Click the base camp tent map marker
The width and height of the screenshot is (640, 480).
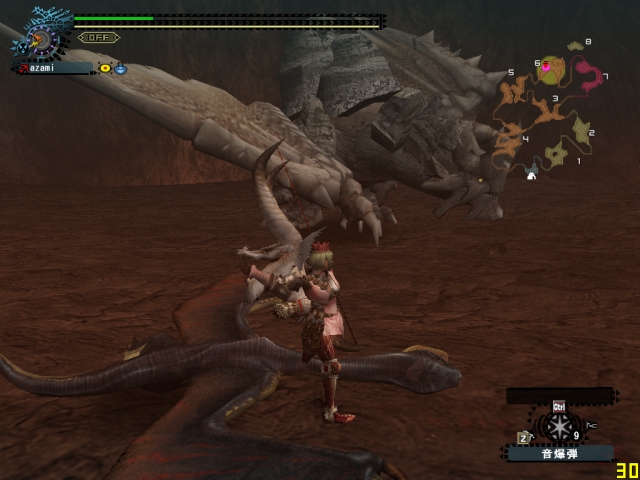(x=532, y=175)
